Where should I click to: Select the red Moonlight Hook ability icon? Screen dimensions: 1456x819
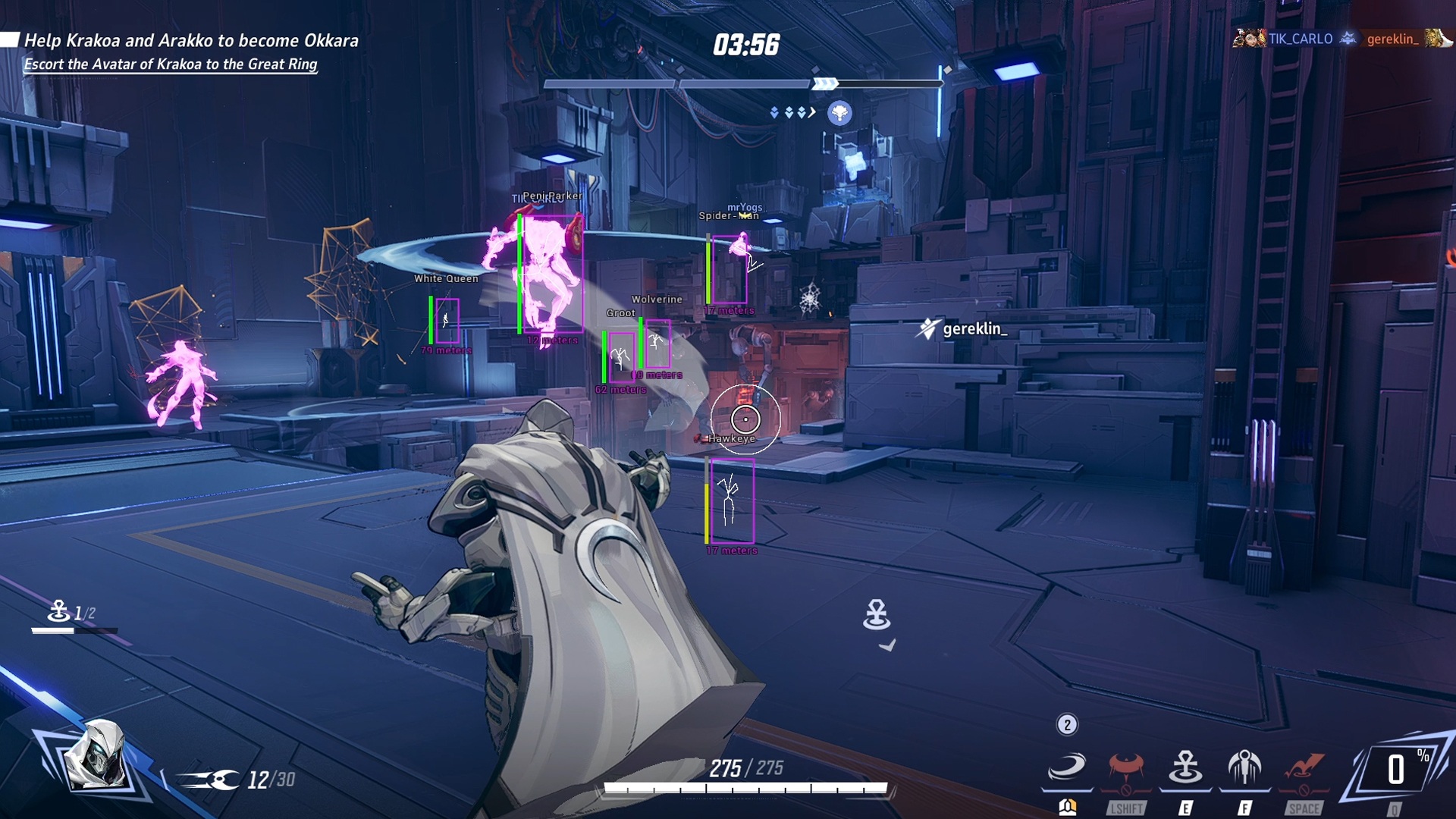1126,767
